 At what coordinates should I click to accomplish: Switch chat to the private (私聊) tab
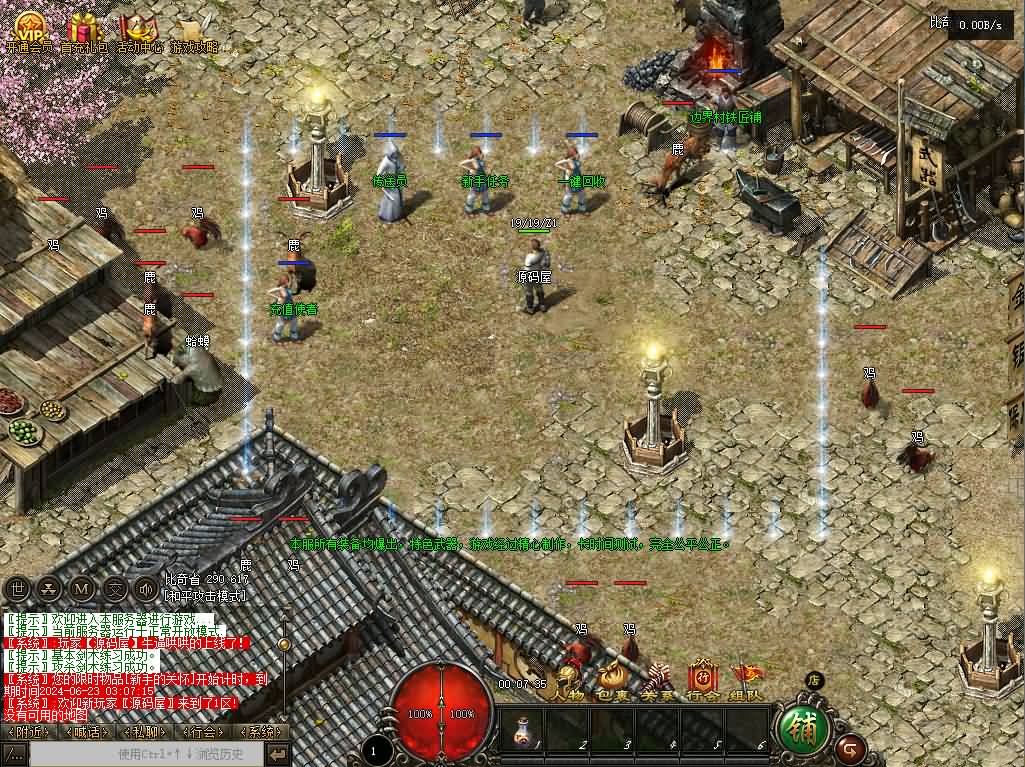tap(147, 732)
